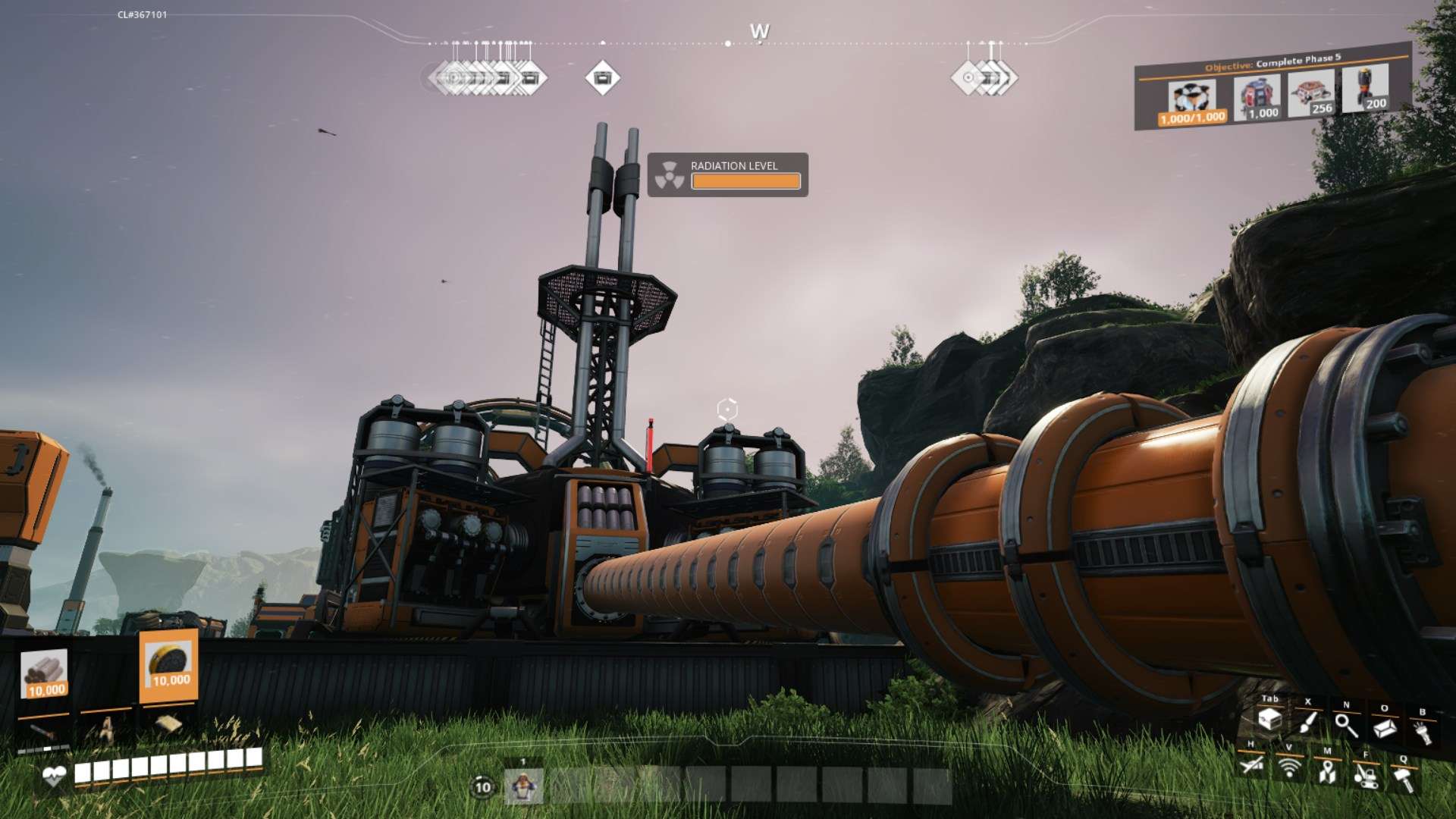Open the map using the M map icon

(1326, 773)
